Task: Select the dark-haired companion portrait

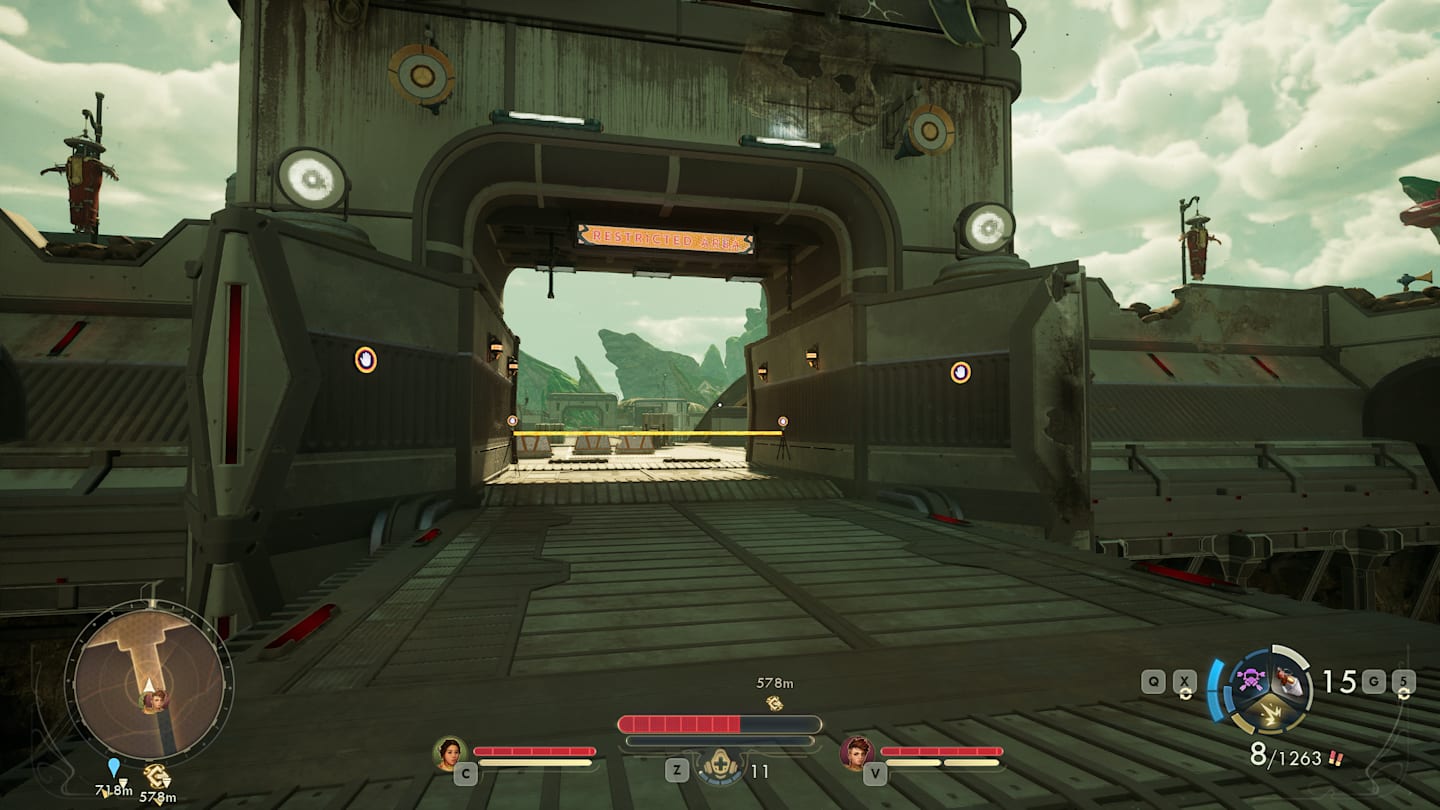Action: [450, 752]
